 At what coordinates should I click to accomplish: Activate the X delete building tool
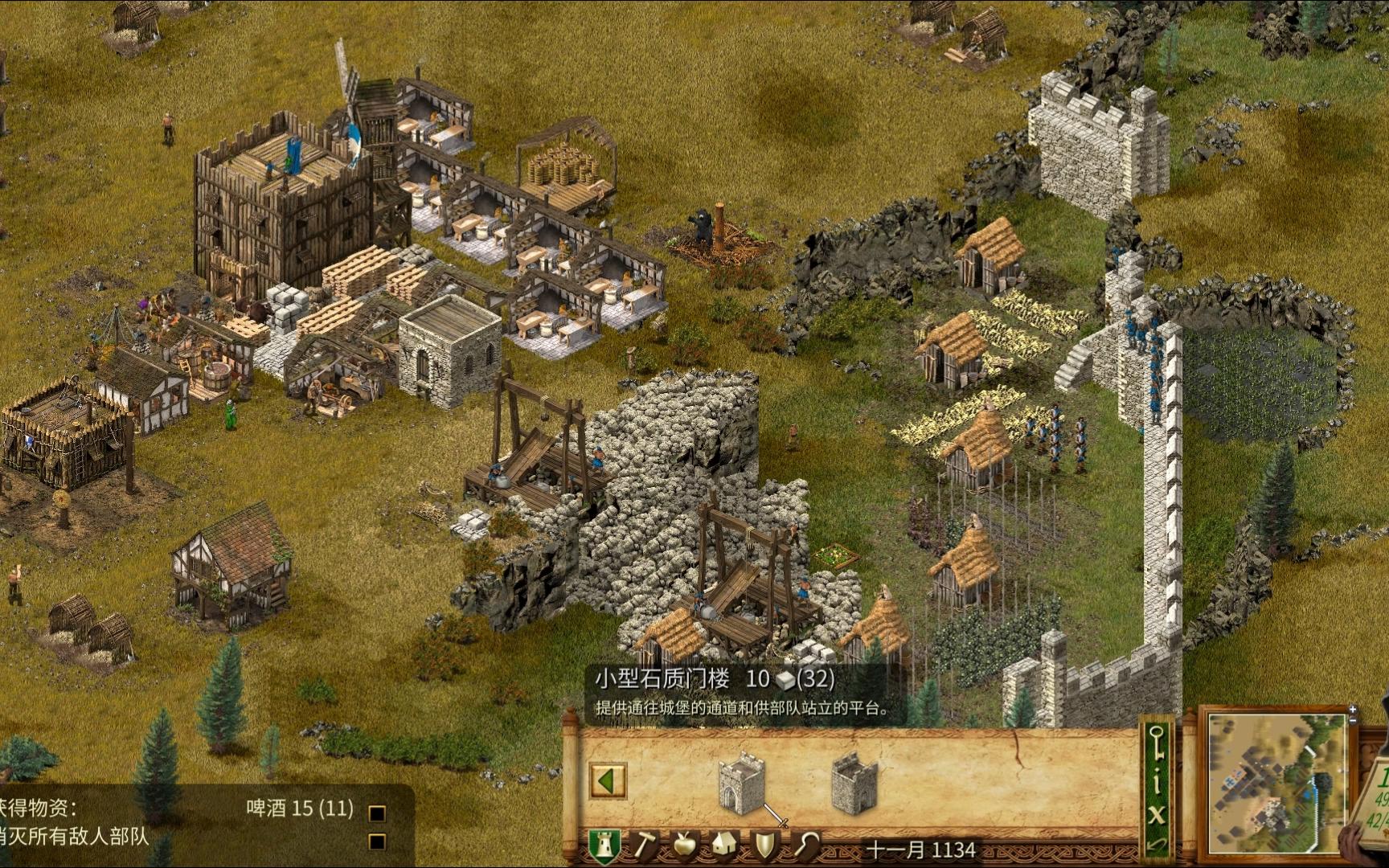pos(1156,814)
